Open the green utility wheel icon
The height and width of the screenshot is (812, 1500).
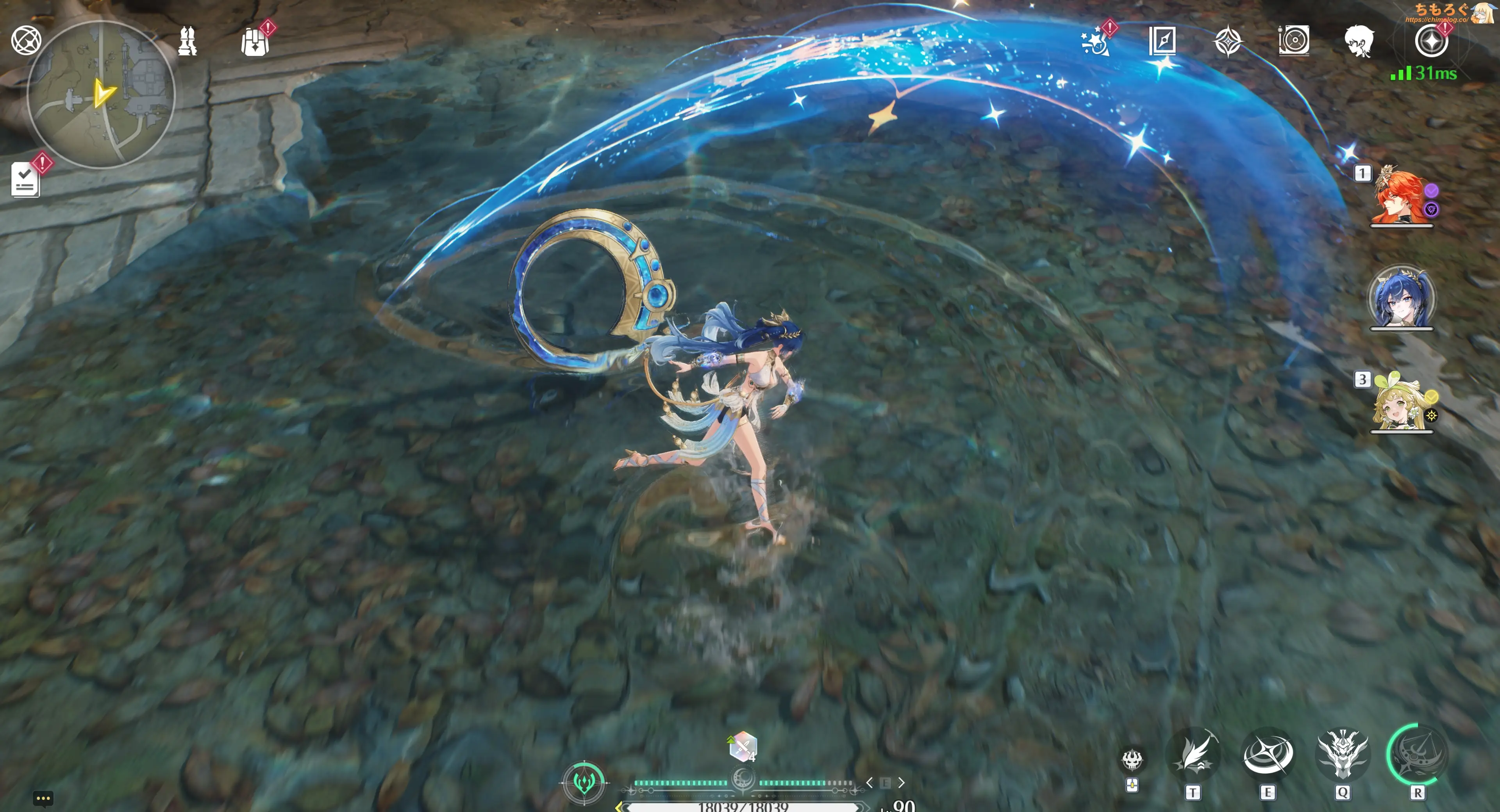click(x=585, y=782)
